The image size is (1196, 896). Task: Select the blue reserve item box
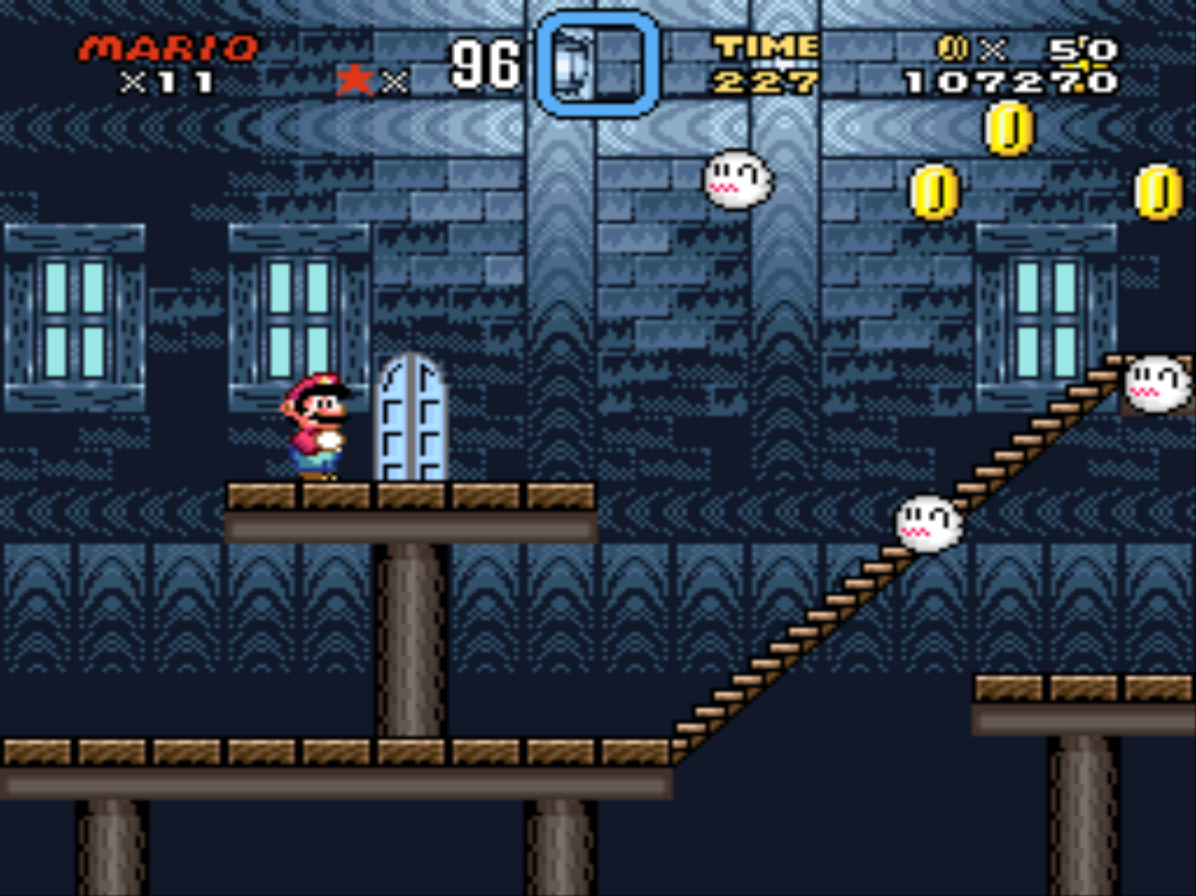pyautogui.click(x=598, y=64)
